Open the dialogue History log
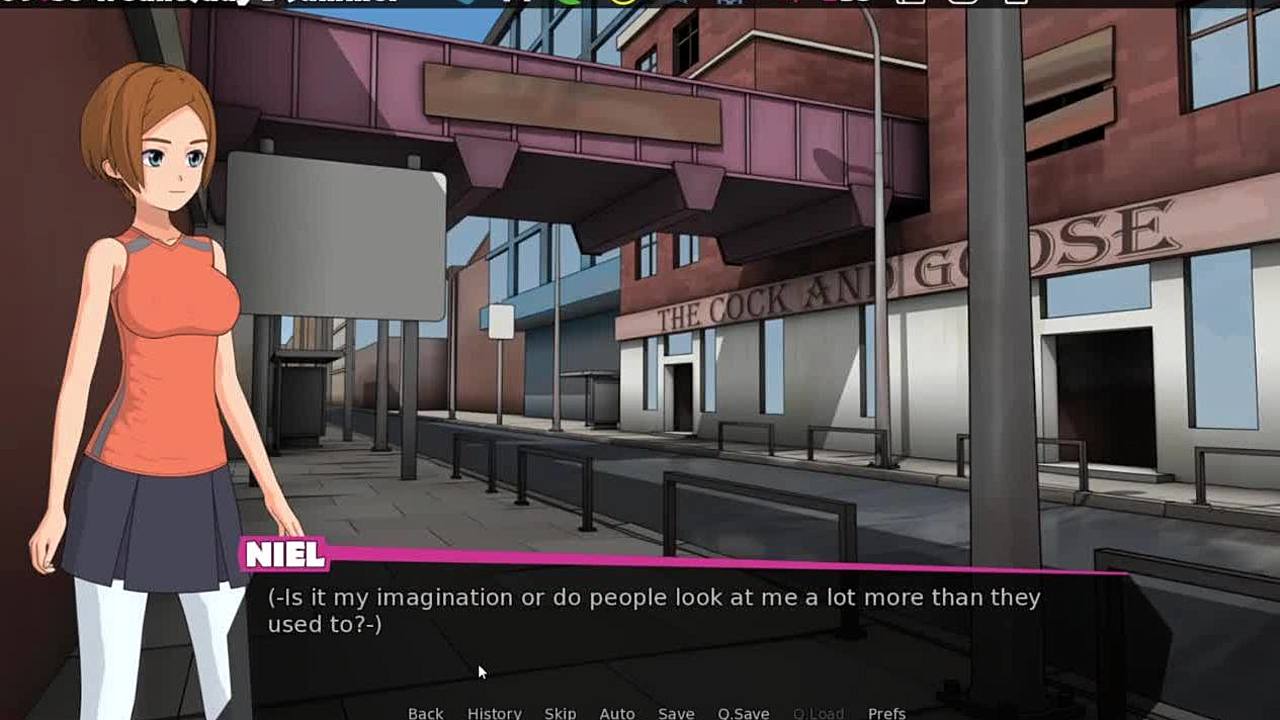 click(x=494, y=713)
